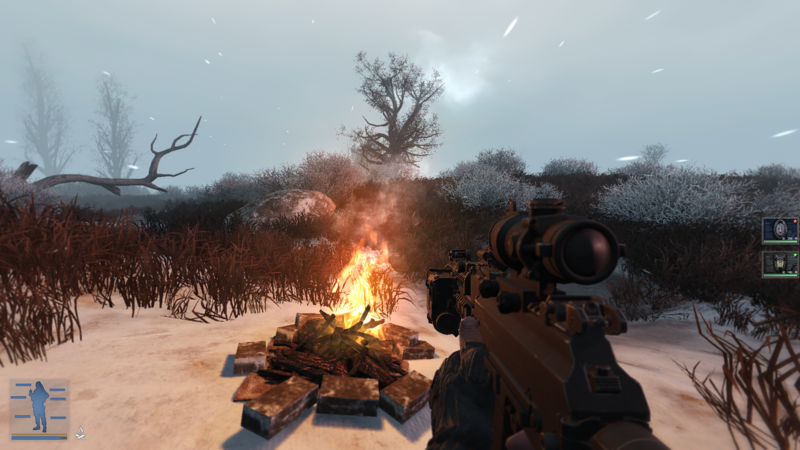Open the lower squad card with green star
Screen dimensions: 800x450
pyautogui.click(x=780, y=262)
